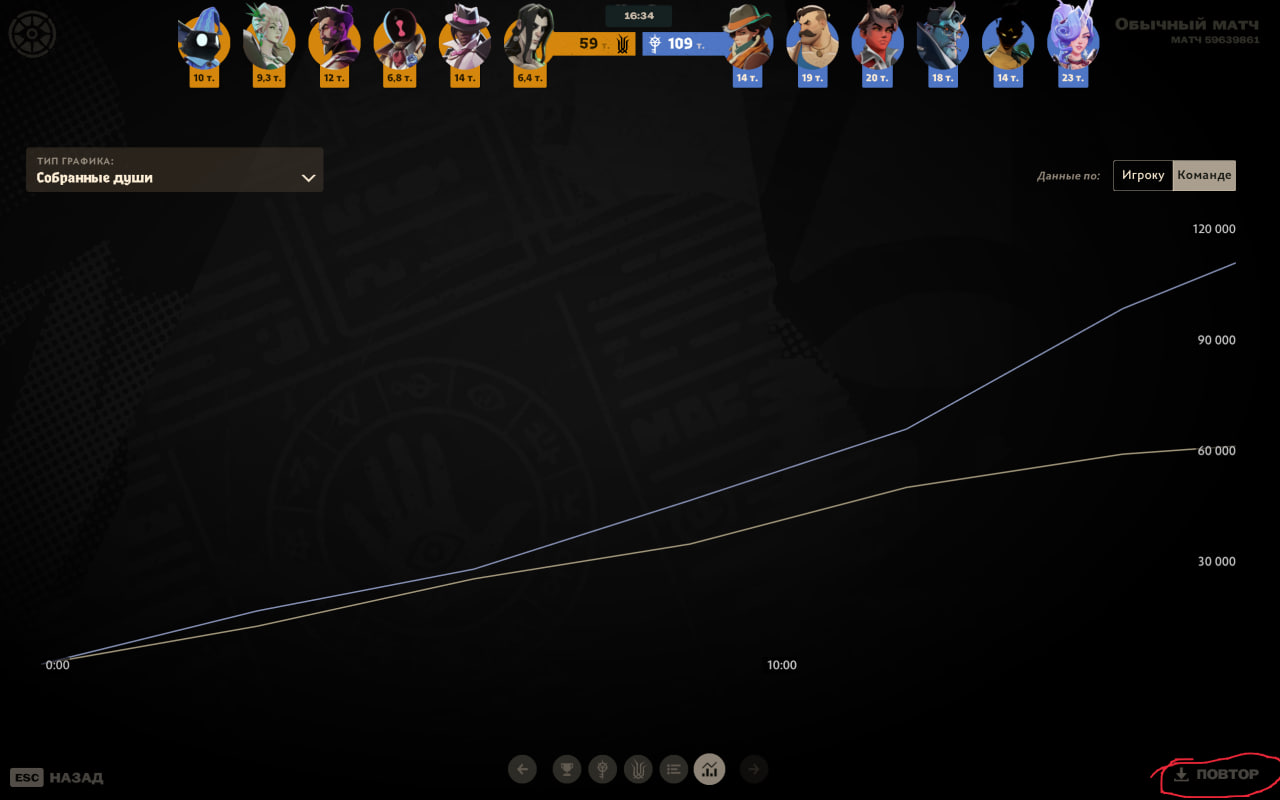Click НАЗАД to go back
Screen dimensions: 1280x800
[77, 777]
